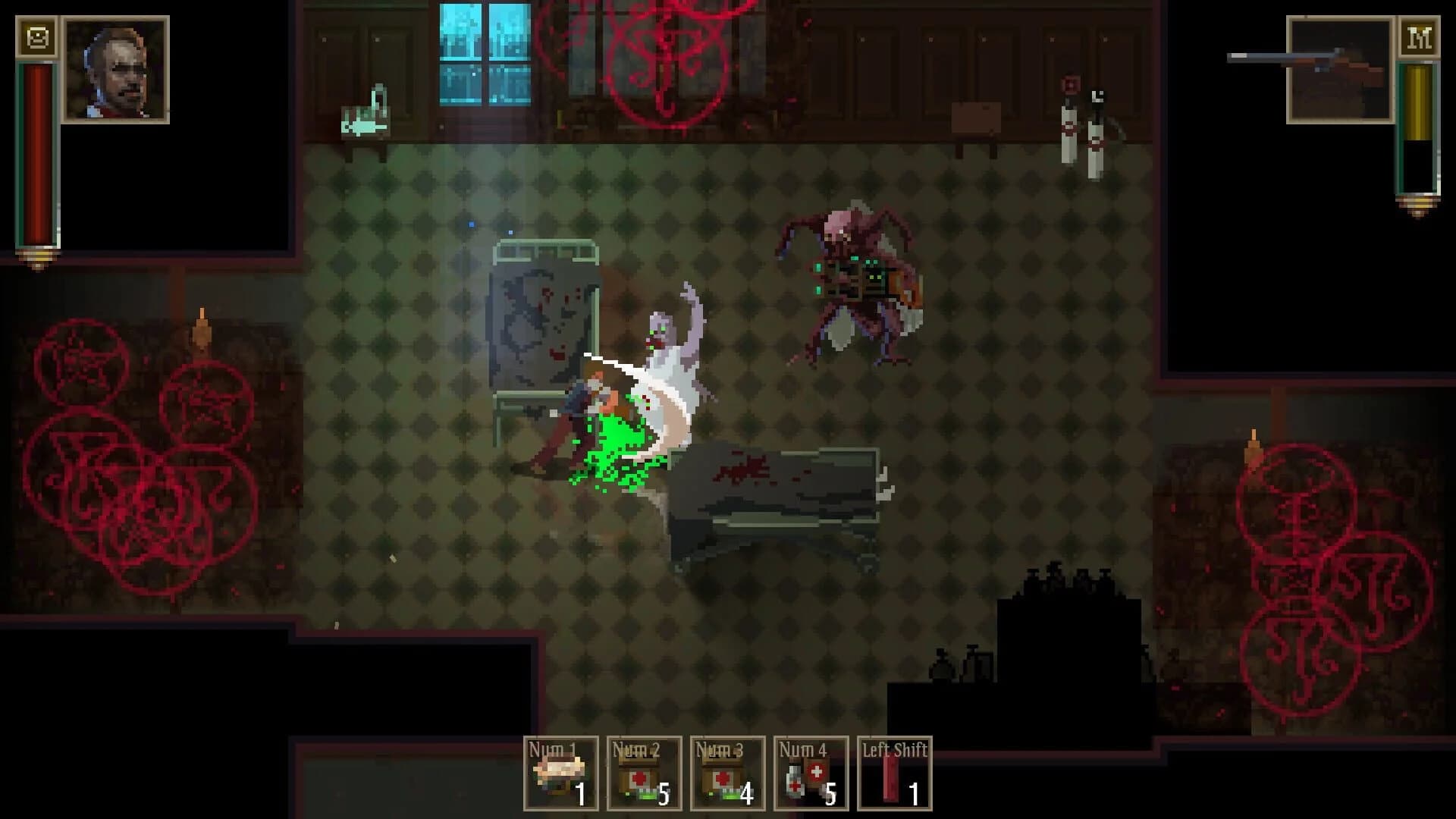Use the syringe item in the Num 4 slot
Viewport: 1456px width, 819px height.
pyautogui.click(x=813, y=773)
